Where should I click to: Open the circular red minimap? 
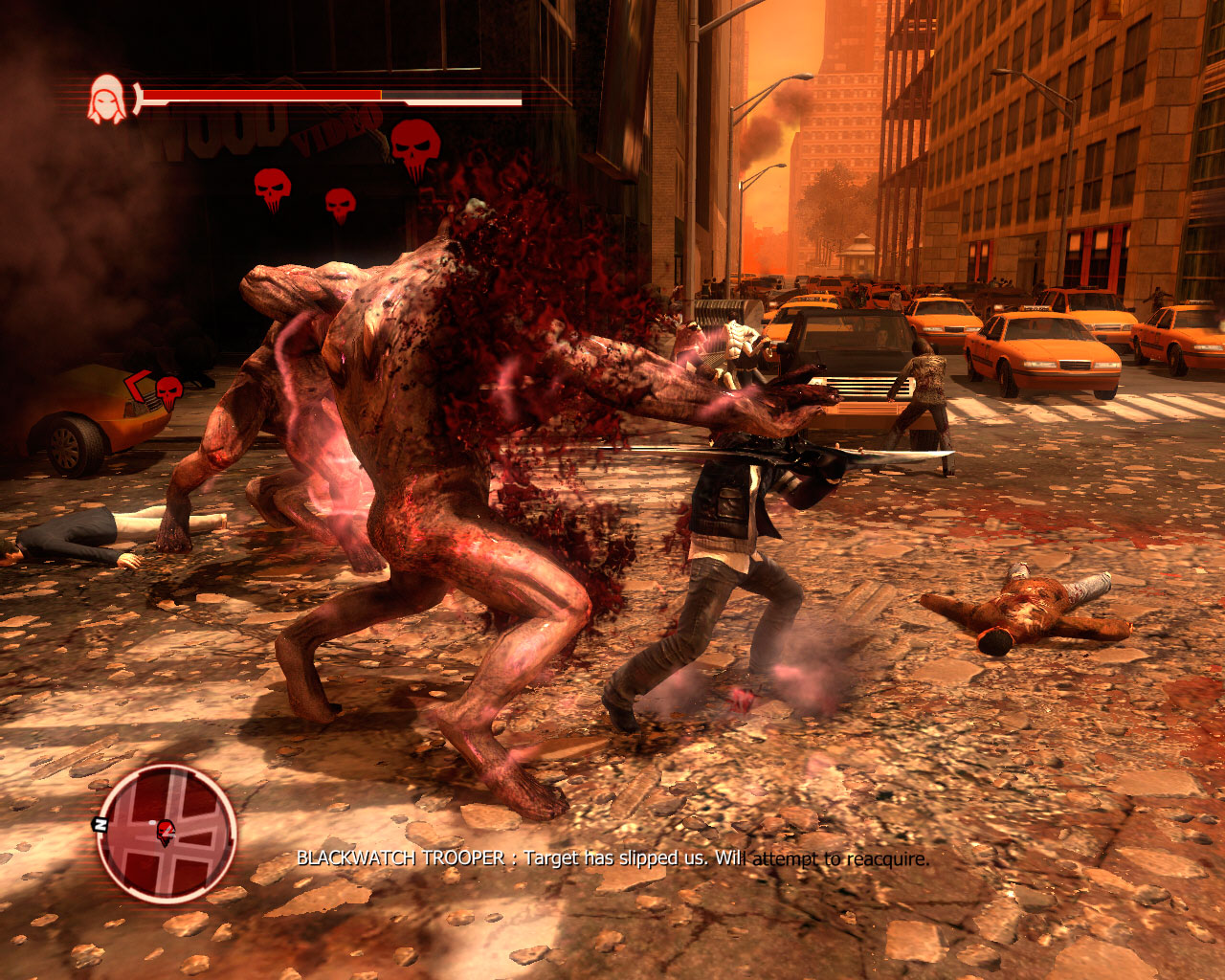coord(167,833)
